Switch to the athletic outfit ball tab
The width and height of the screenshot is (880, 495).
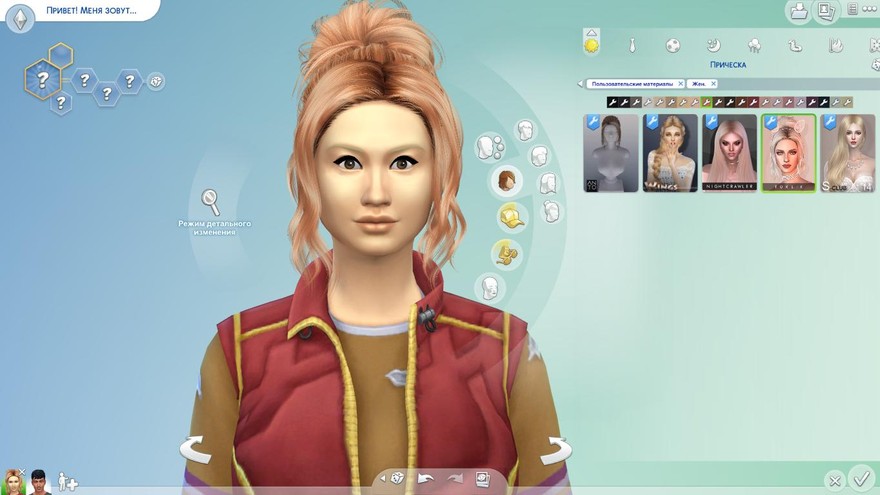tap(672, 45)
